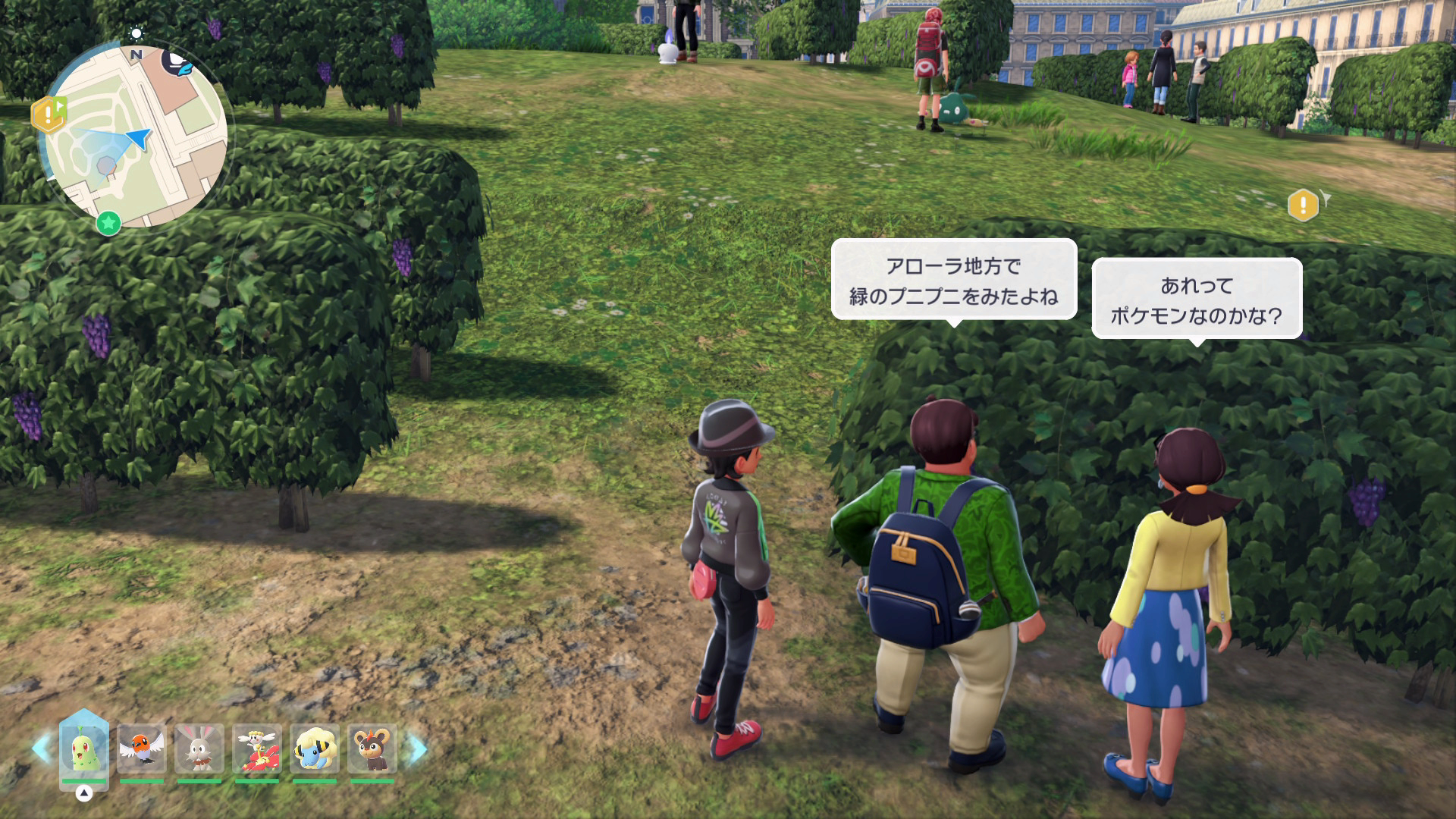The height and width of the screenshot is (819, 1456).
Task: Switch to Mareep in the party
Action: pos(315,748)
